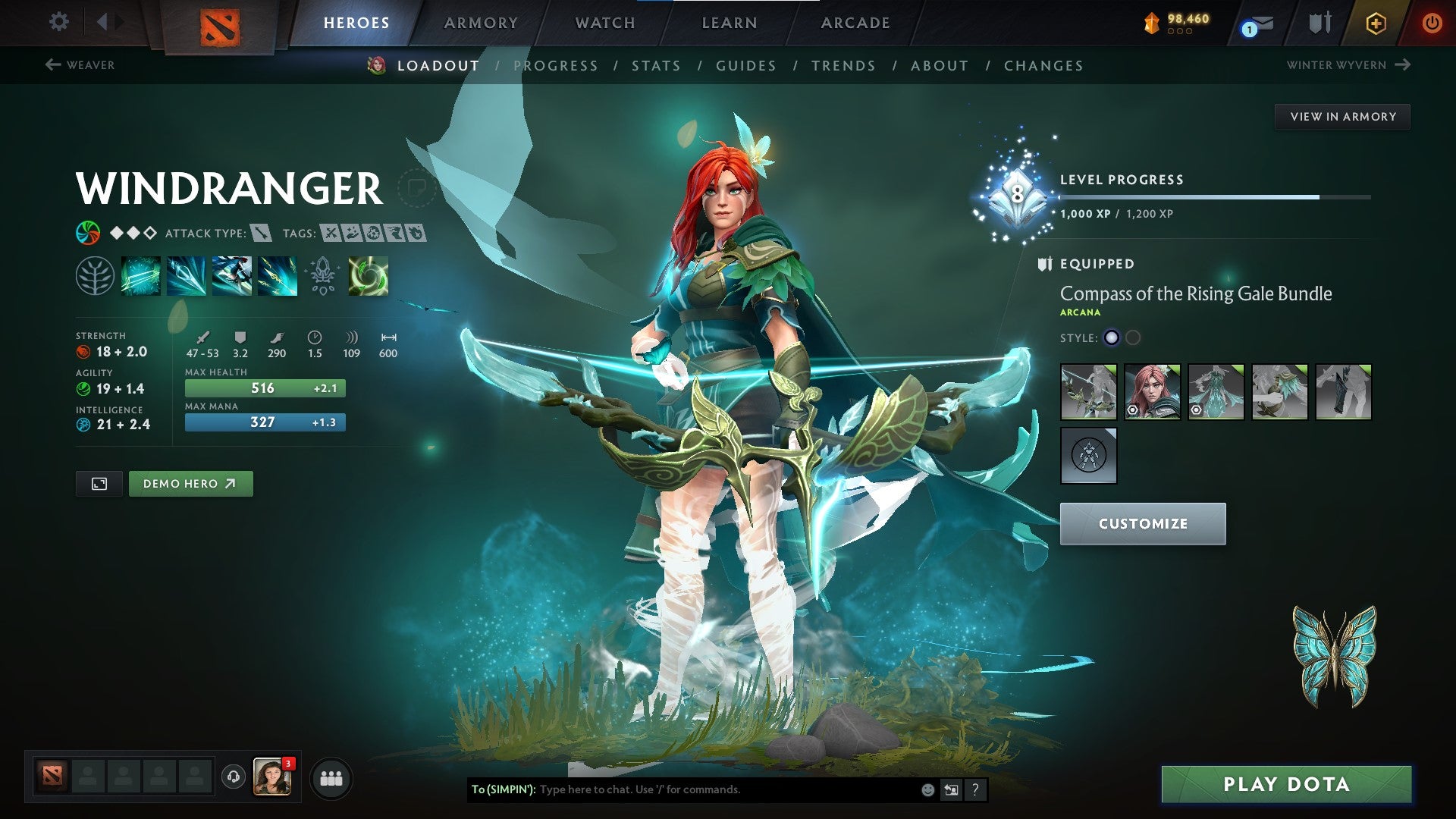The height and width of the screenshot is (819, 1456).
Task: Toggle the loadout preview icon beside Demo Hero
Action: (x=99, y=483)
